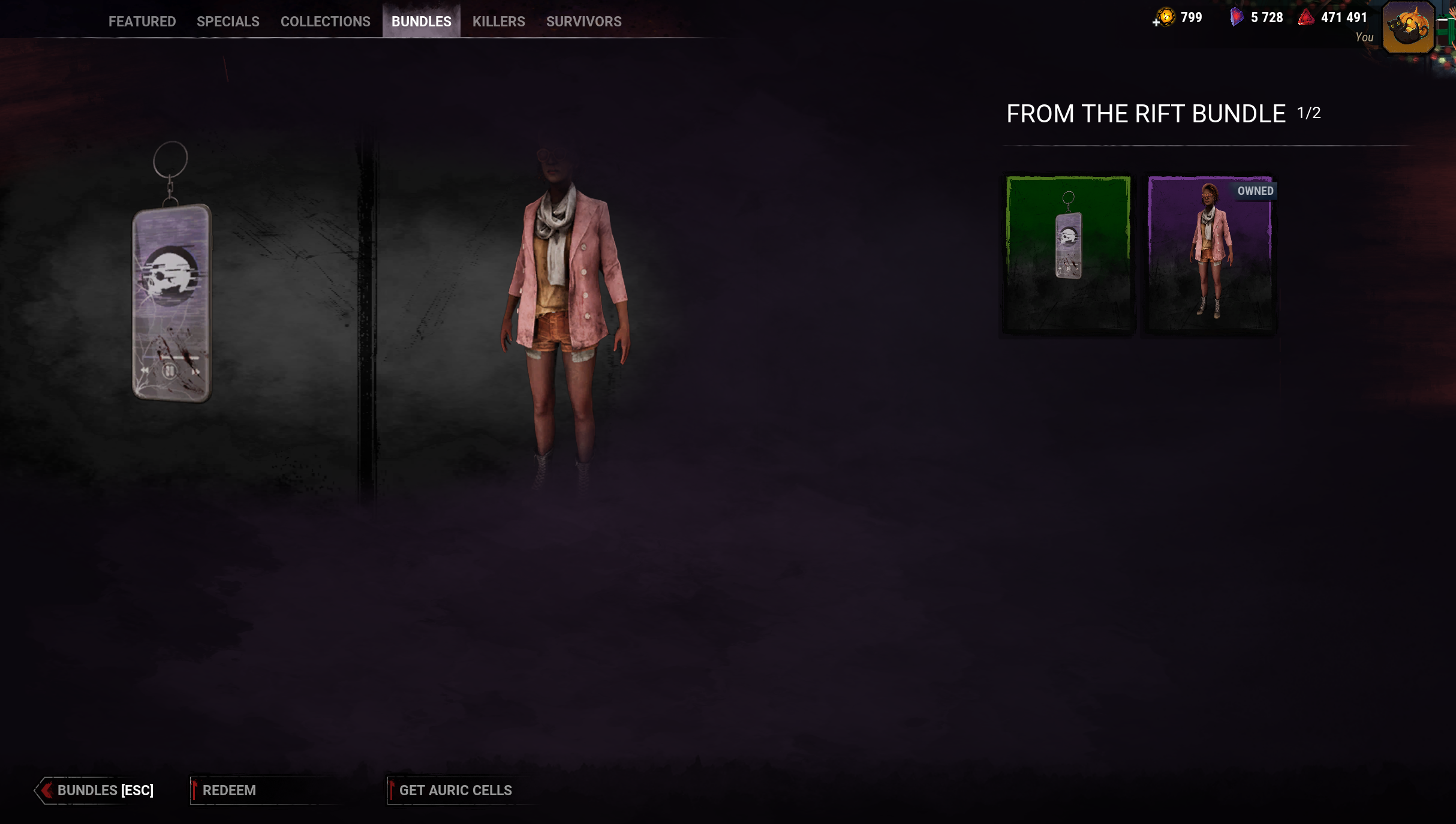Click the Auric Cells currency icon
The height and width of the screenshot is (824, 1456).
coord(1166,17)
